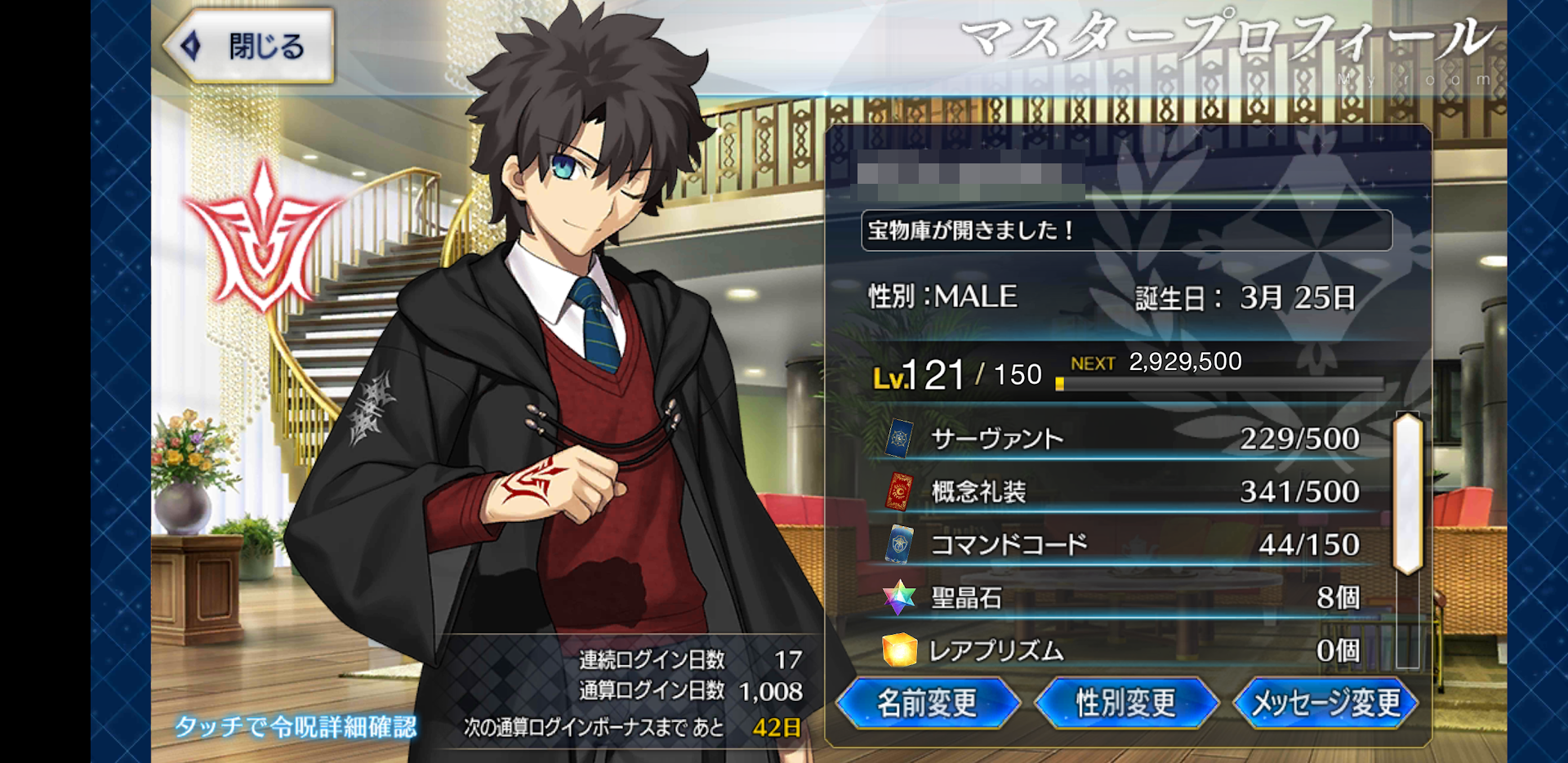Select the メッセージ変更 message change button
The image size is (1568, 763).
coord(1325,703)
